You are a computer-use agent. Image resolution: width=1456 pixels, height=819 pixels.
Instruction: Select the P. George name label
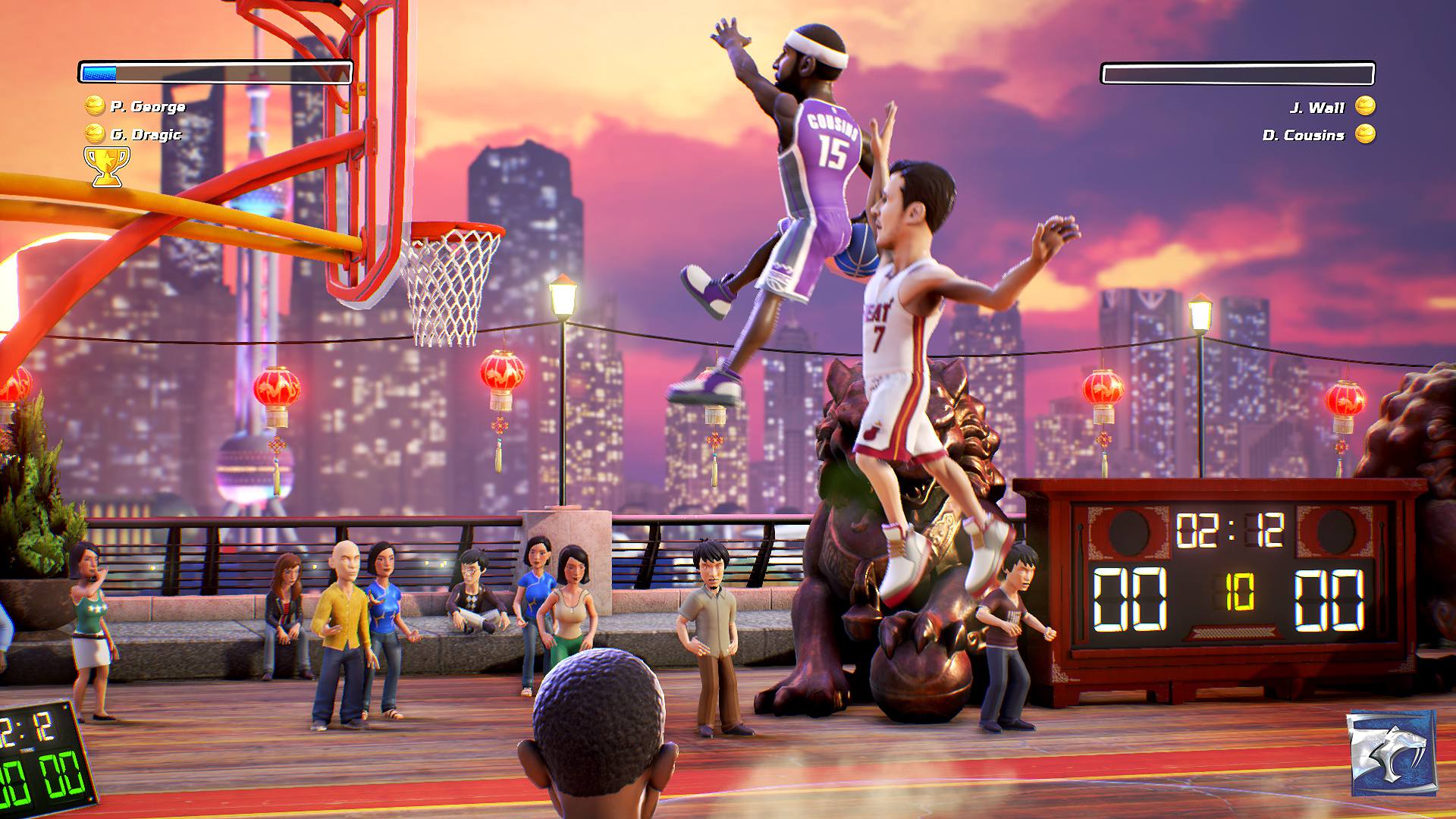click(x=148, y=107)
